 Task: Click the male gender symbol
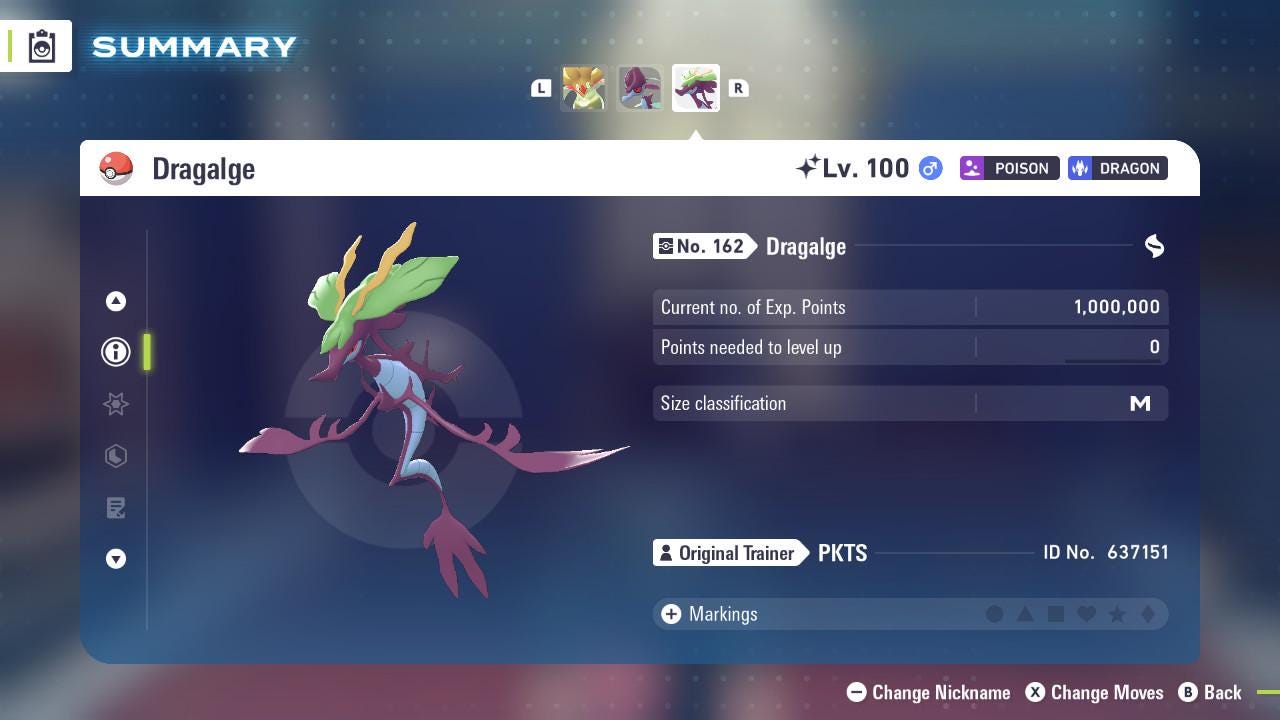929,168
